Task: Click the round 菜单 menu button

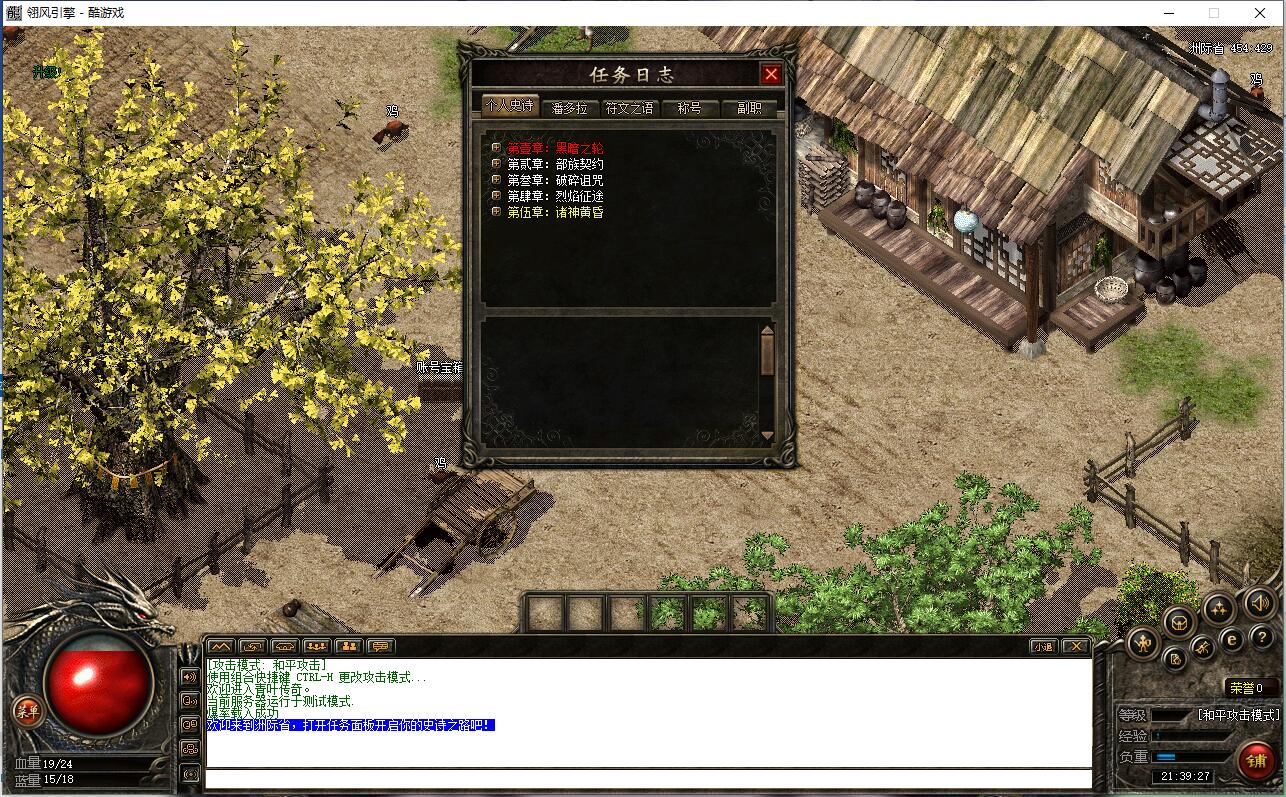Action: [27, 711]
